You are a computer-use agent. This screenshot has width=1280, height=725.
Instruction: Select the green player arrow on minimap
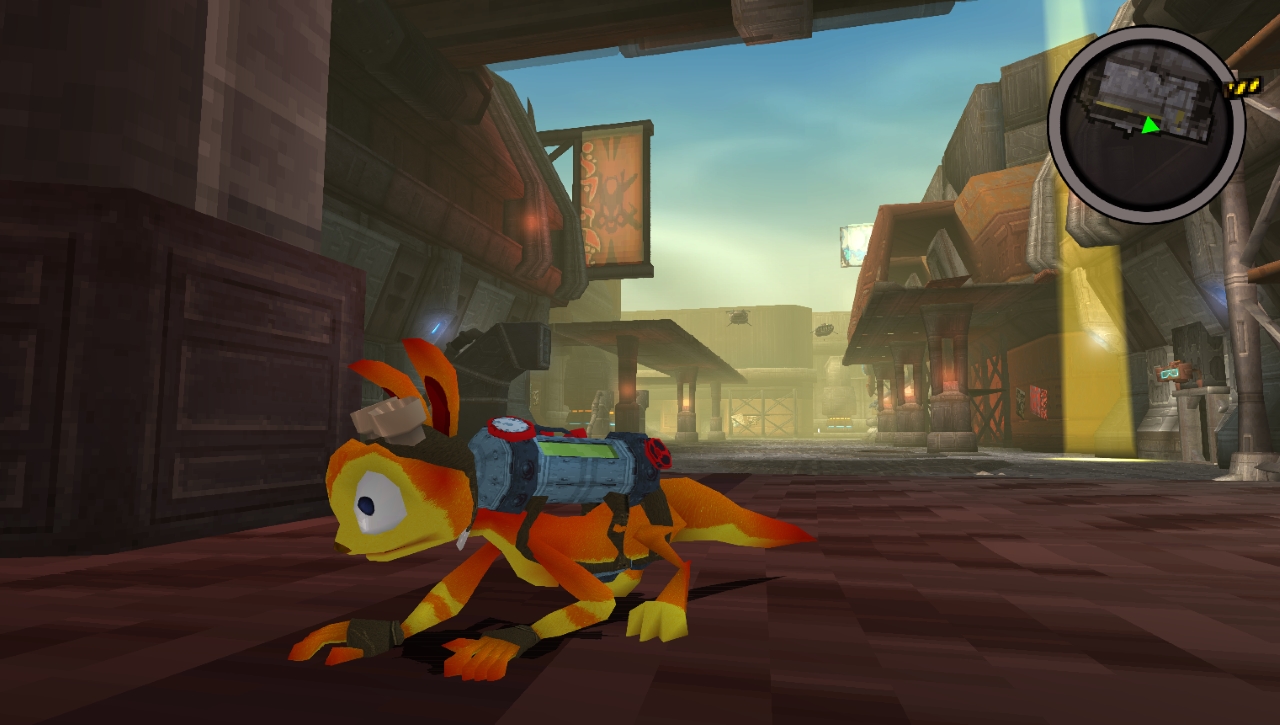pos(1151,125)
